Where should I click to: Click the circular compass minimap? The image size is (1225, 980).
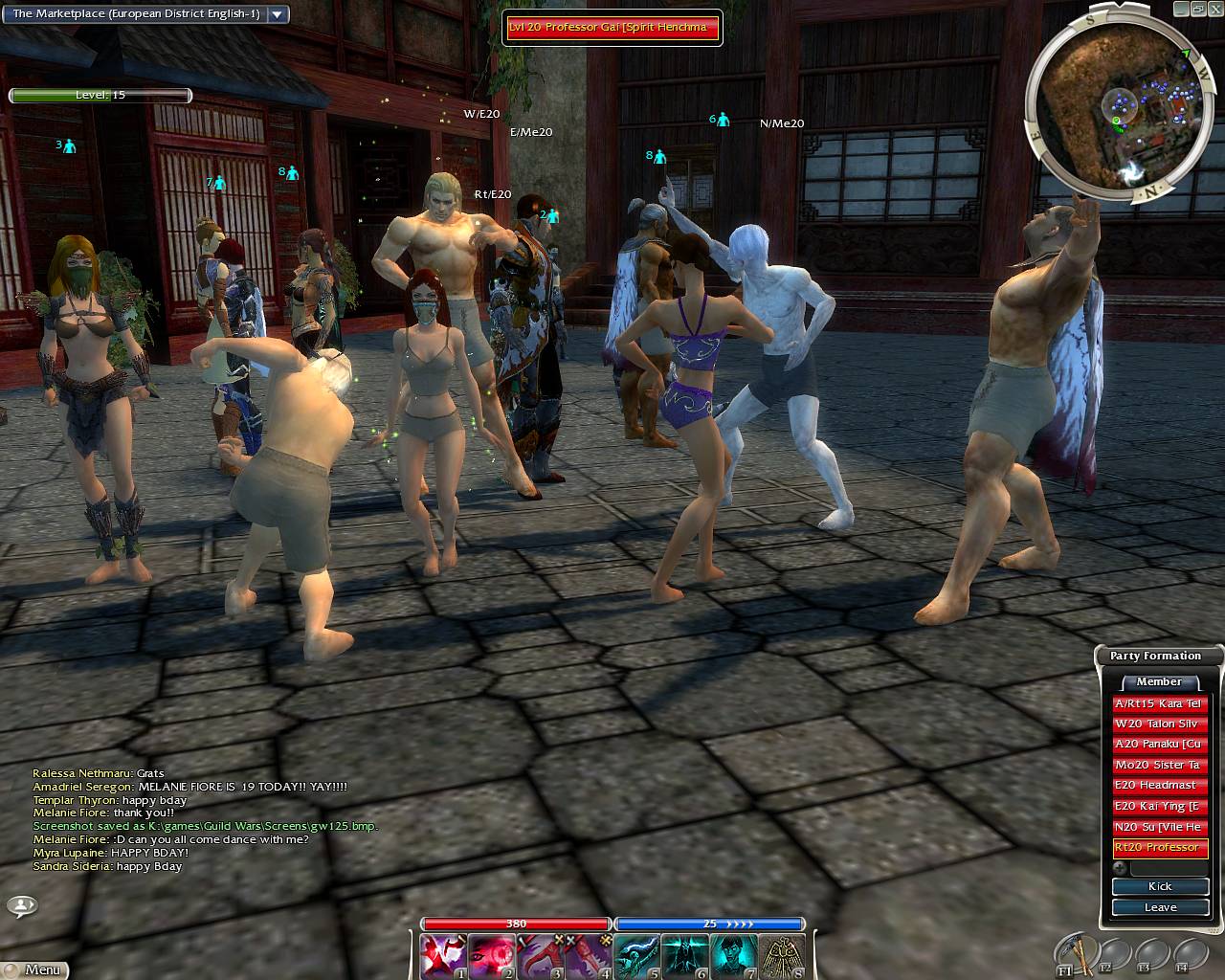pyautogui.click(x=1116, y=115)
